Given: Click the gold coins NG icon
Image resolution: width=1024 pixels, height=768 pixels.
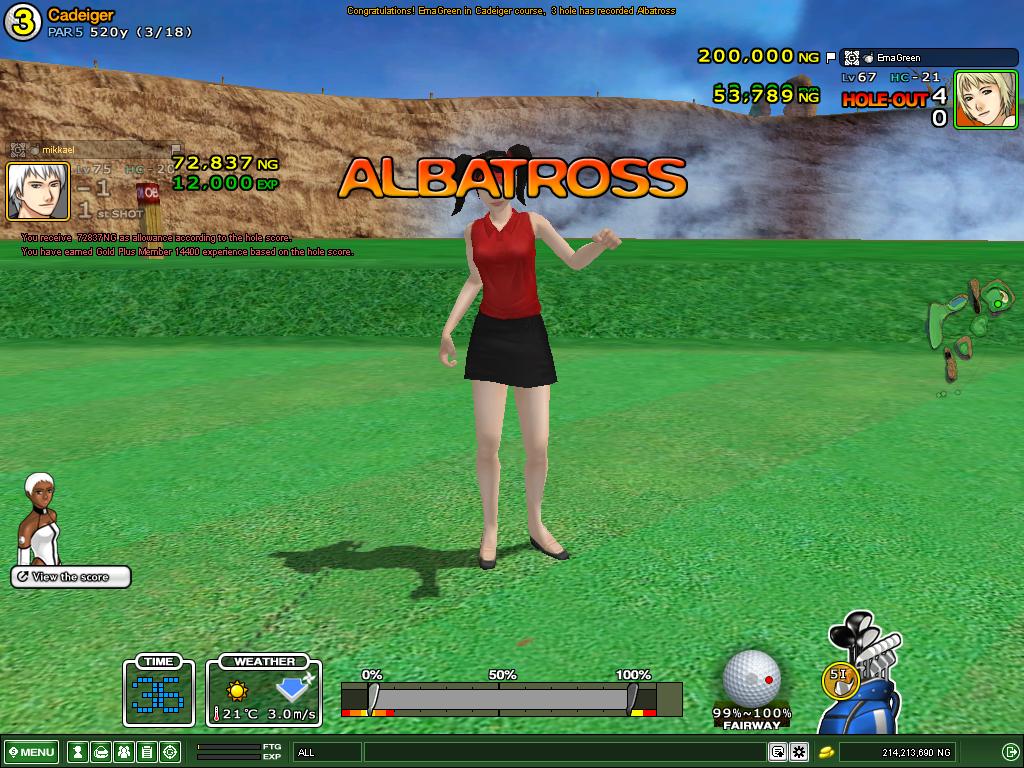Looking at the screenshot, I should 827,752.
